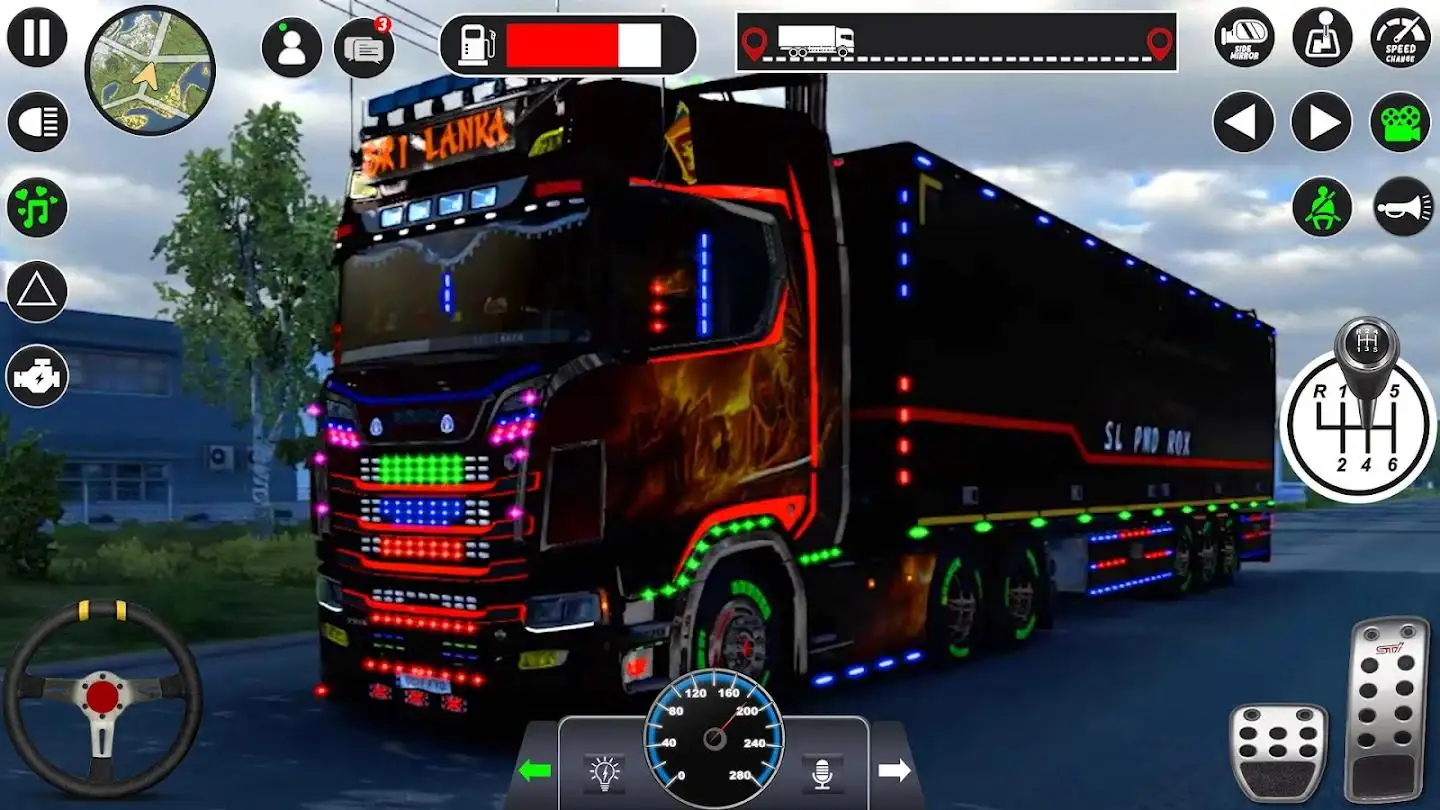Viewport: 1440px width, 810px height.
Task: Click the steering wheel control
Action: [x=103, y=697]
